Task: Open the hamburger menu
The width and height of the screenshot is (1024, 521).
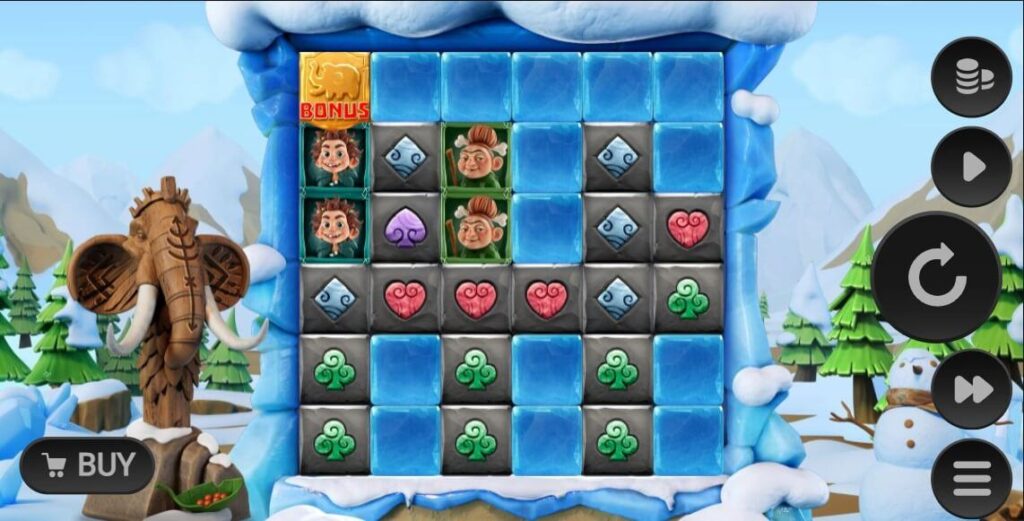Action: (971, 478)
